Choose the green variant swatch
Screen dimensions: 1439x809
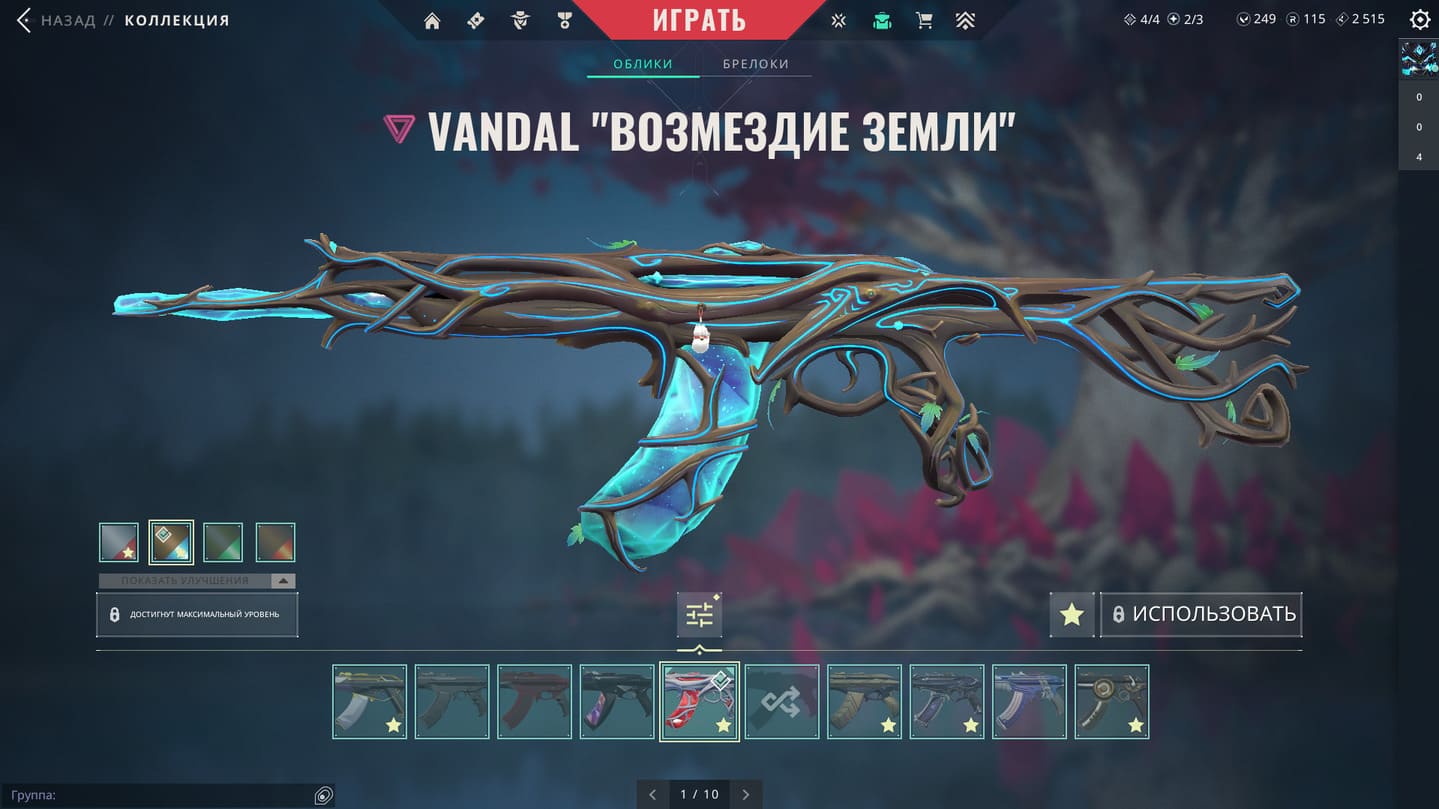click(223, 543)
